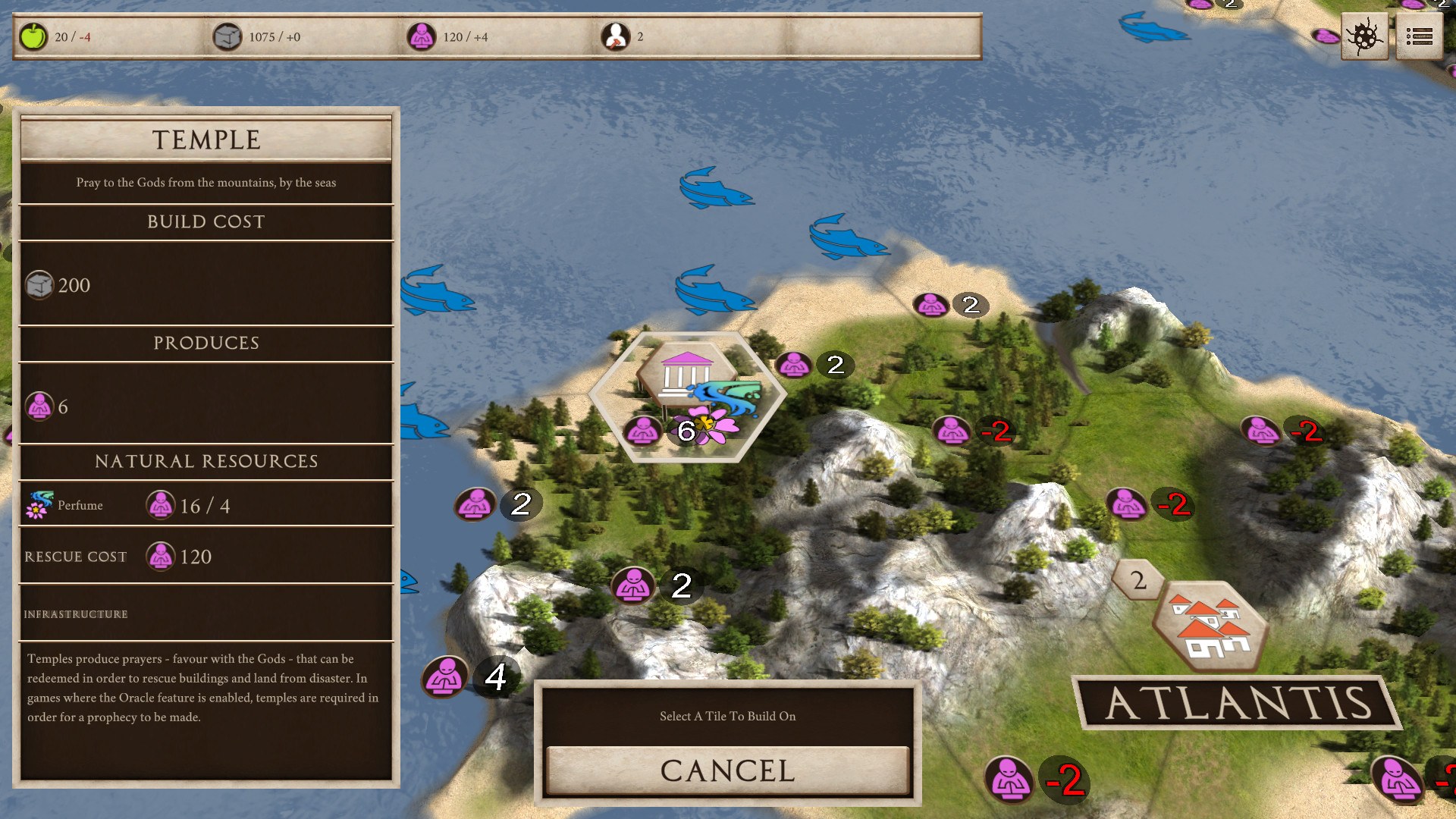
Task: Click the INFRASTRUCTURE section heading
Action: pyautogui.click(x=75, y=614)
